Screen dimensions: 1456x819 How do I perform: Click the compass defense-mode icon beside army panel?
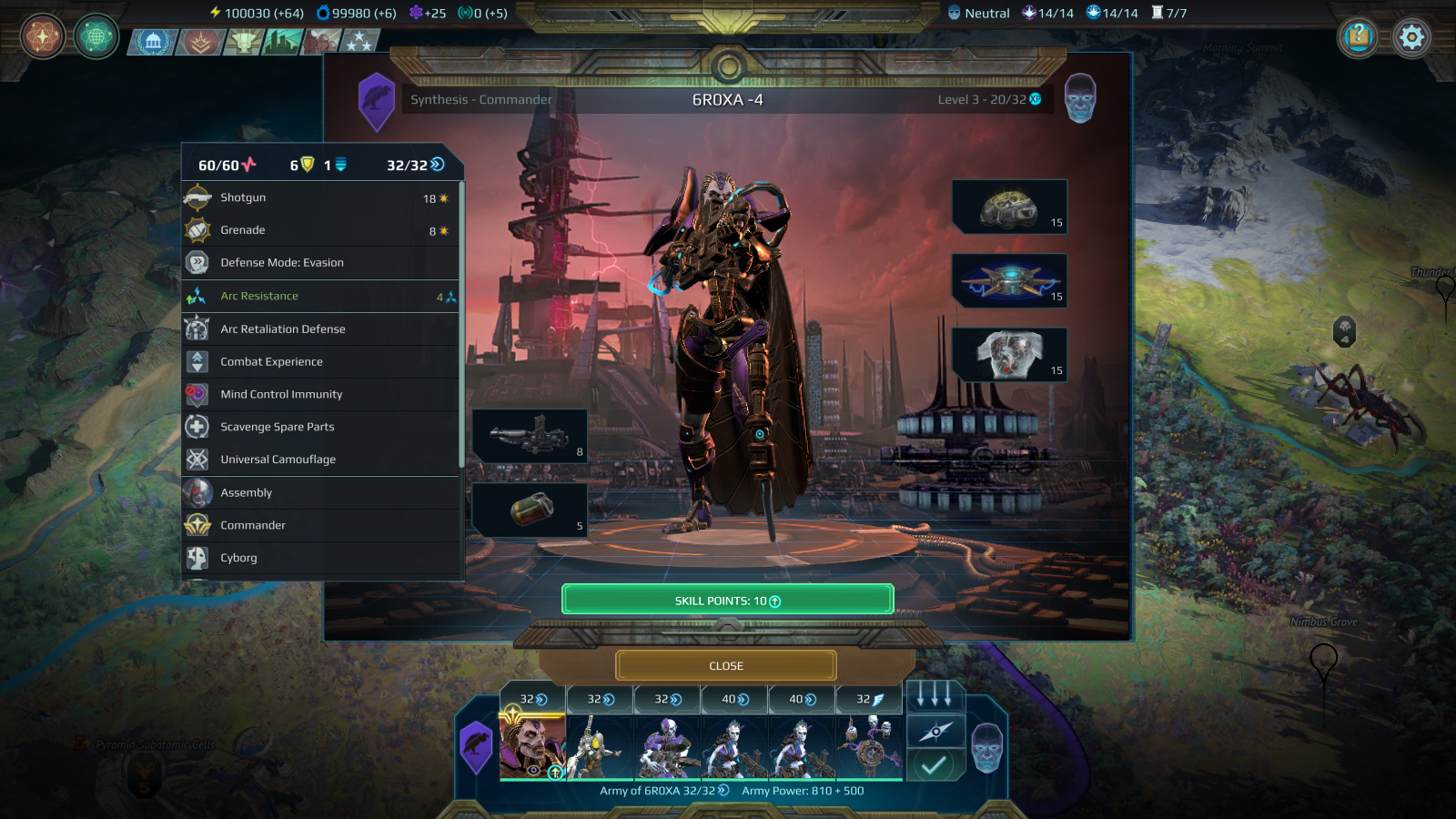tap(935, 733)
